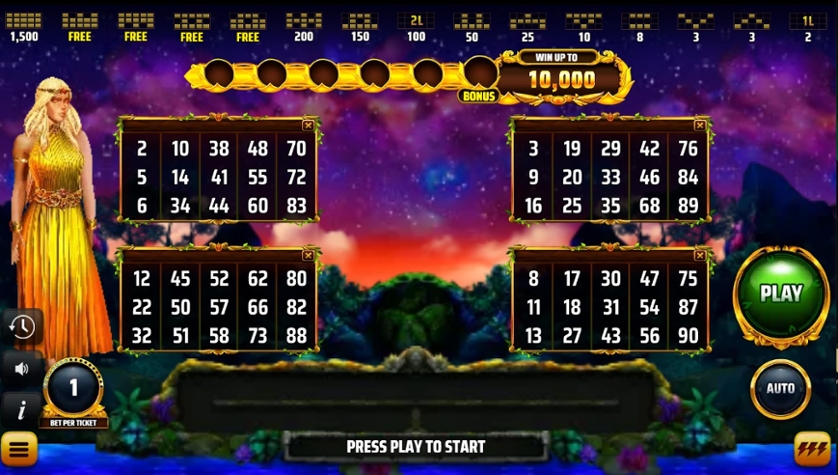This screenshot has height=475, width=838.
Task: Select the bingo card ending in 89
Action: 610,177
